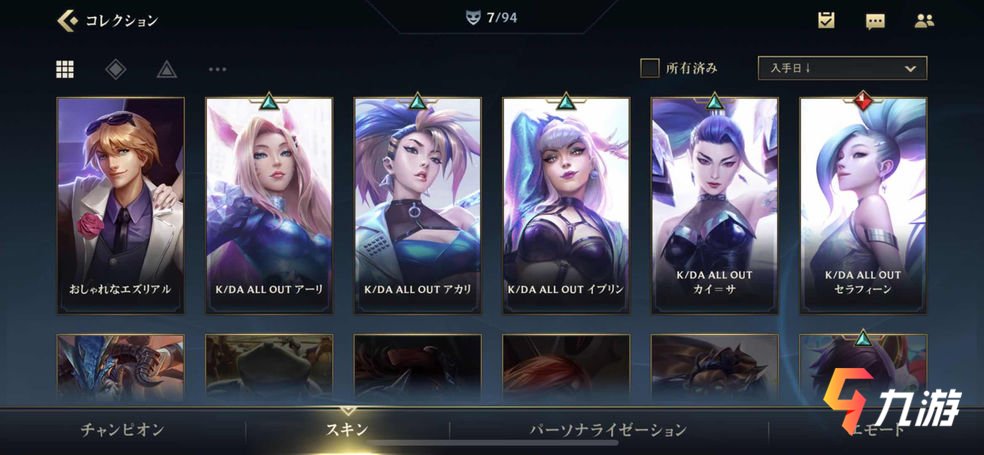Open the K/DA ALL OUT セラフィーン skin
Image resolution: width=984 pixels, height=455 pixels.
[863, 205]
